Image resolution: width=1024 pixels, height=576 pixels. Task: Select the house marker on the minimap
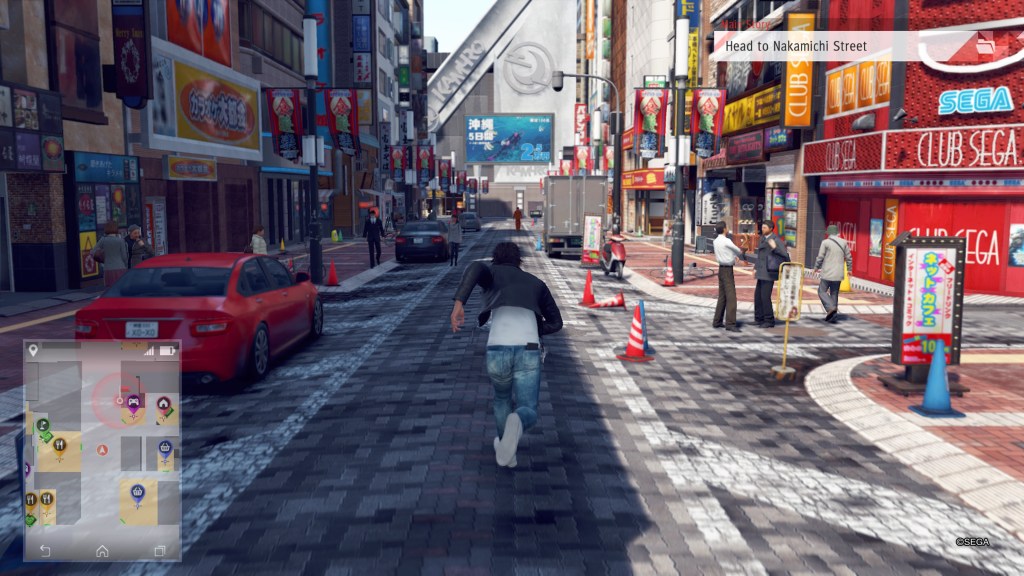[163, 403]
